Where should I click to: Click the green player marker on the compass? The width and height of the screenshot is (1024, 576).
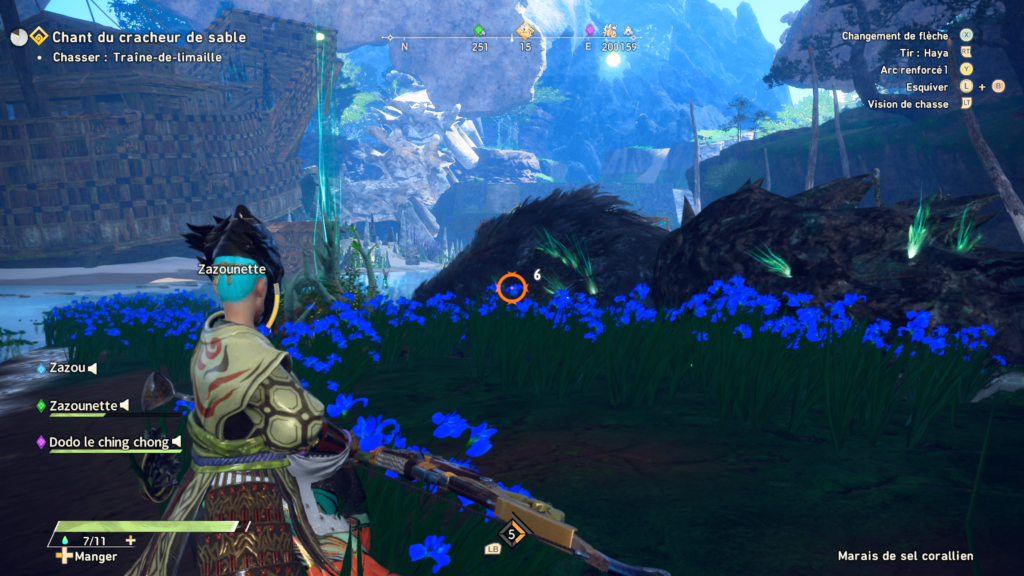tap(479, 30)
